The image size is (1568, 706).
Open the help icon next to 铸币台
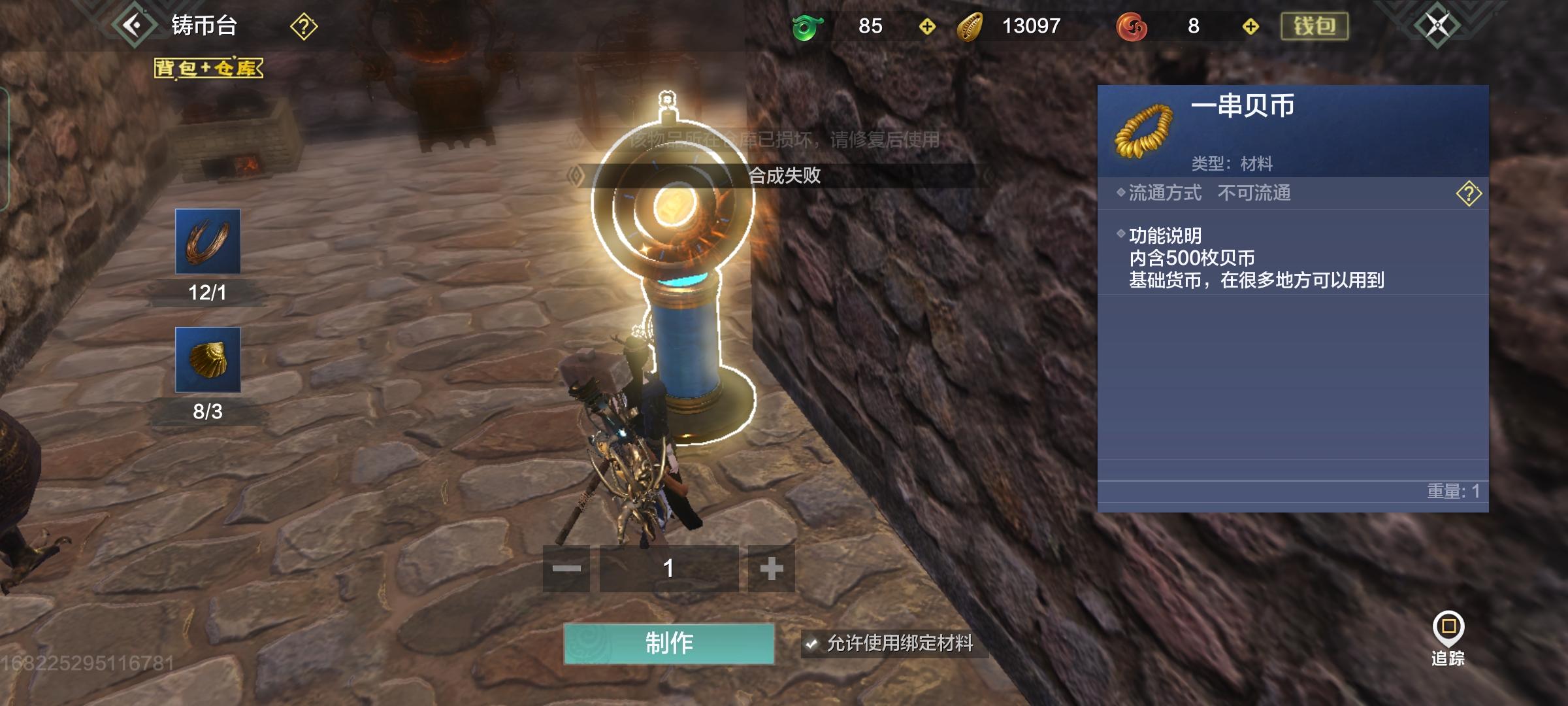click(303, 27)
